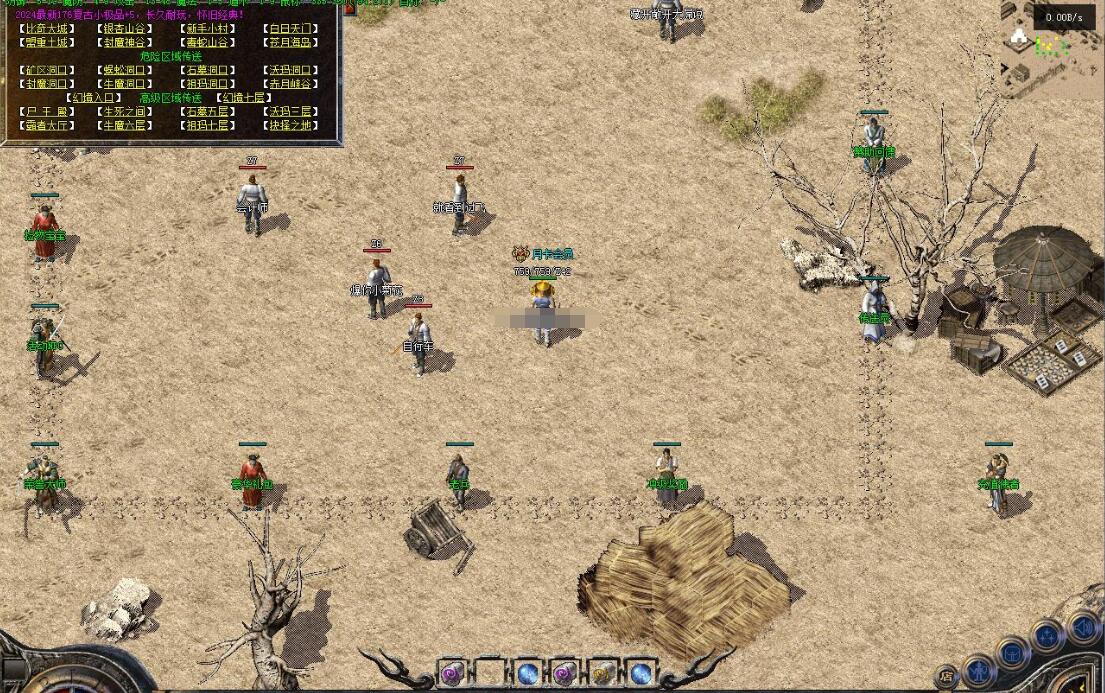Toggle the sound speaker button
1105x693 pixels.
click(x=1083, y=628)
